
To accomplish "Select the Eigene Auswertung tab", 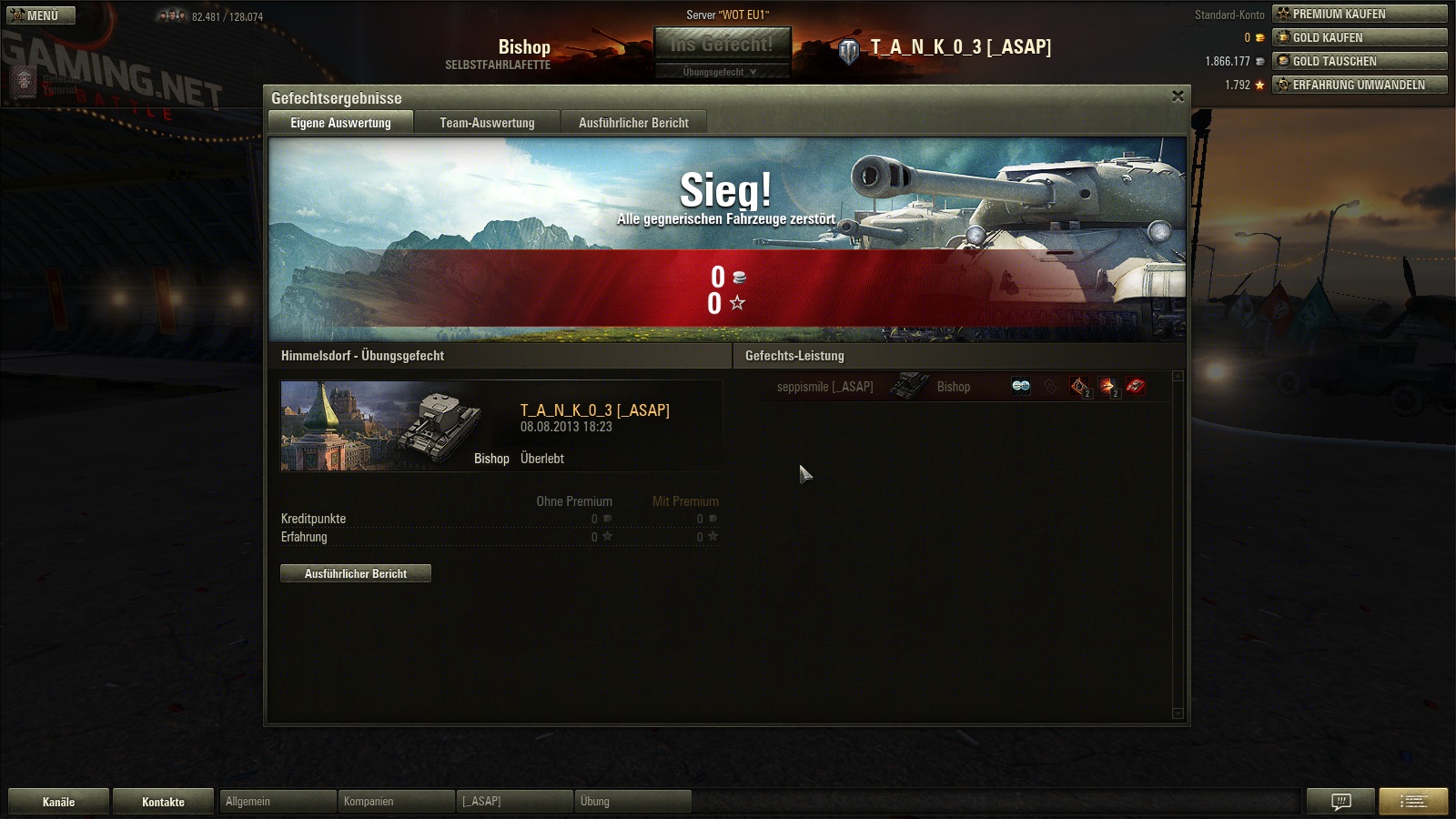I will [x=340, y=123].
